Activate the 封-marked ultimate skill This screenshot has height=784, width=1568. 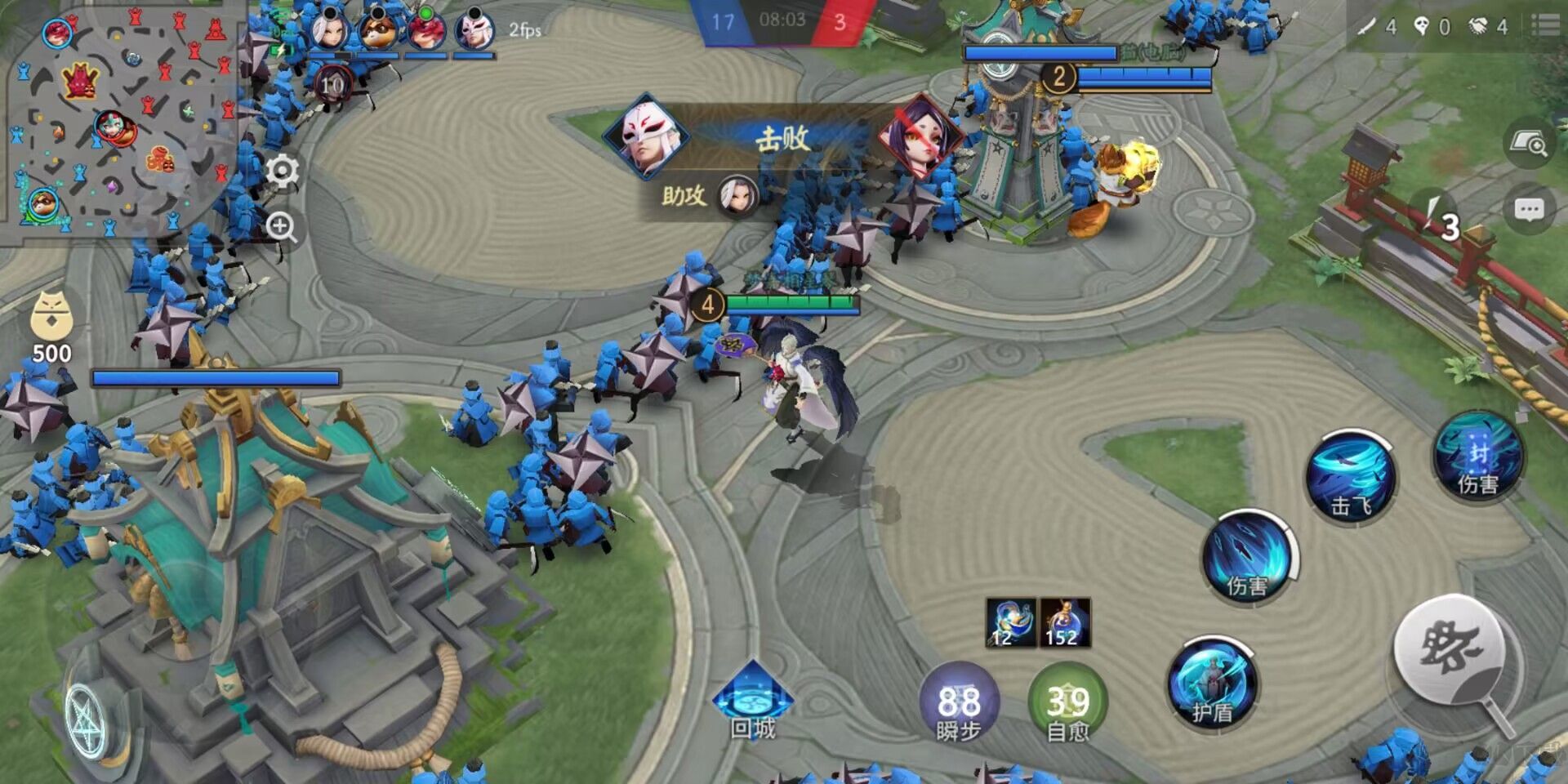pyautogui.click(x=1478, y=456)
